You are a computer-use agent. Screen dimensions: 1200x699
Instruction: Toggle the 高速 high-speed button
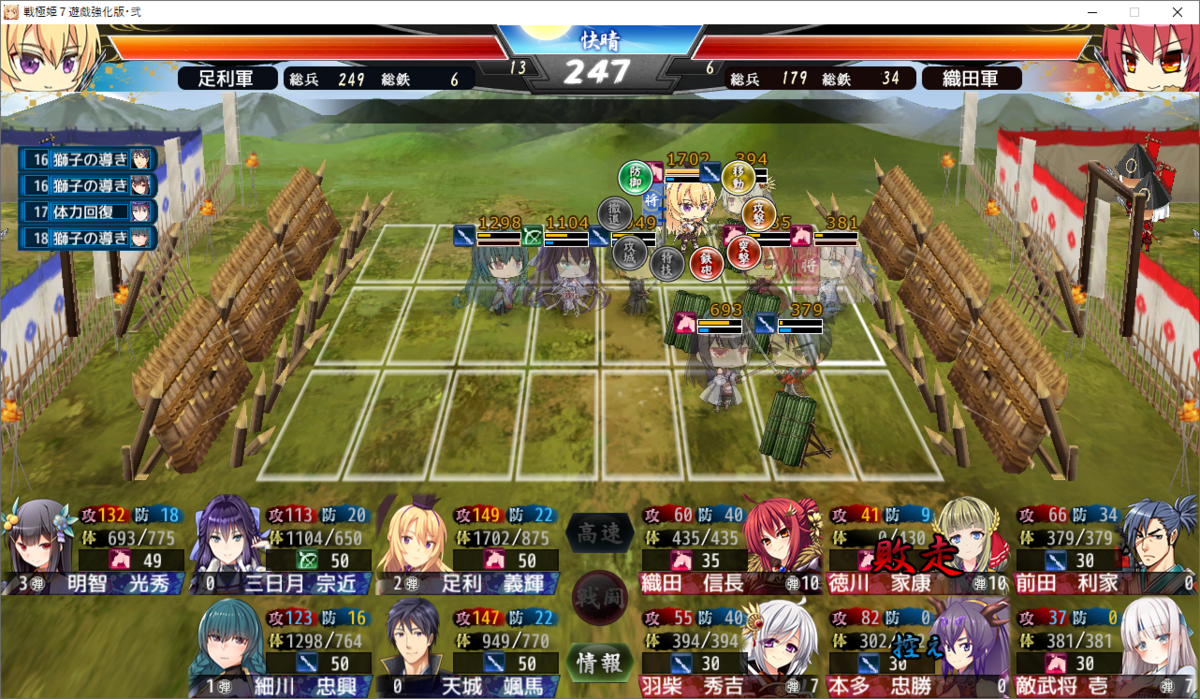600,533
